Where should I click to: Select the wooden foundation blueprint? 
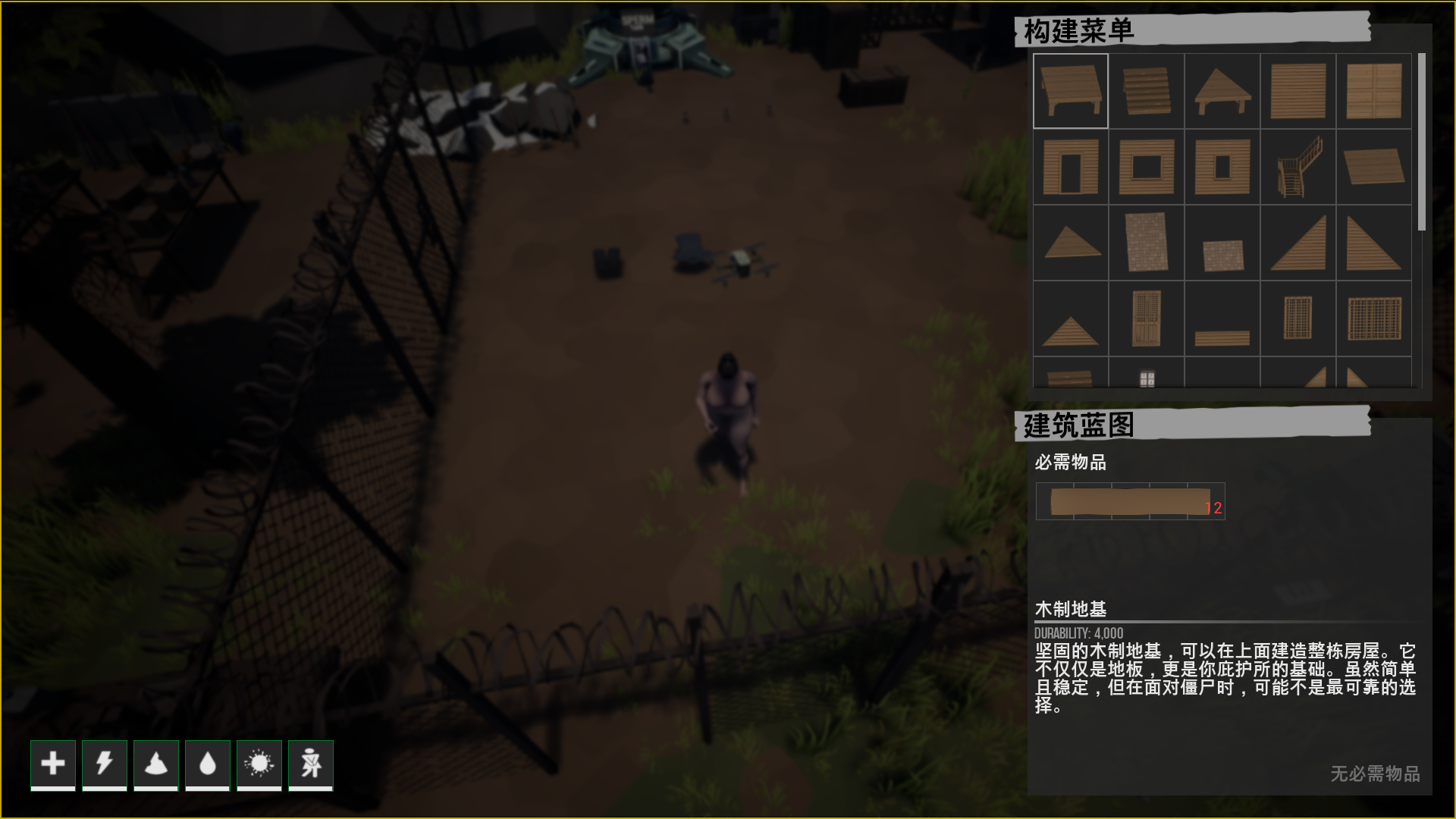[1070, 91]
